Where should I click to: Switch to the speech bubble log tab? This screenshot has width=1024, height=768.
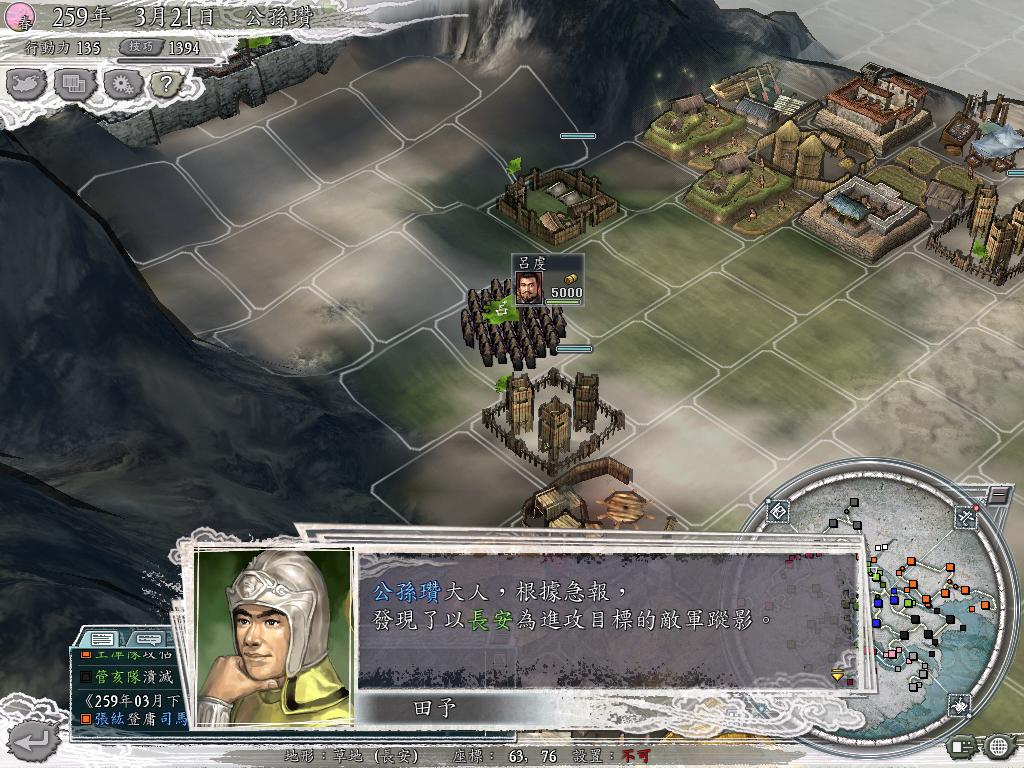click(147, 639)
